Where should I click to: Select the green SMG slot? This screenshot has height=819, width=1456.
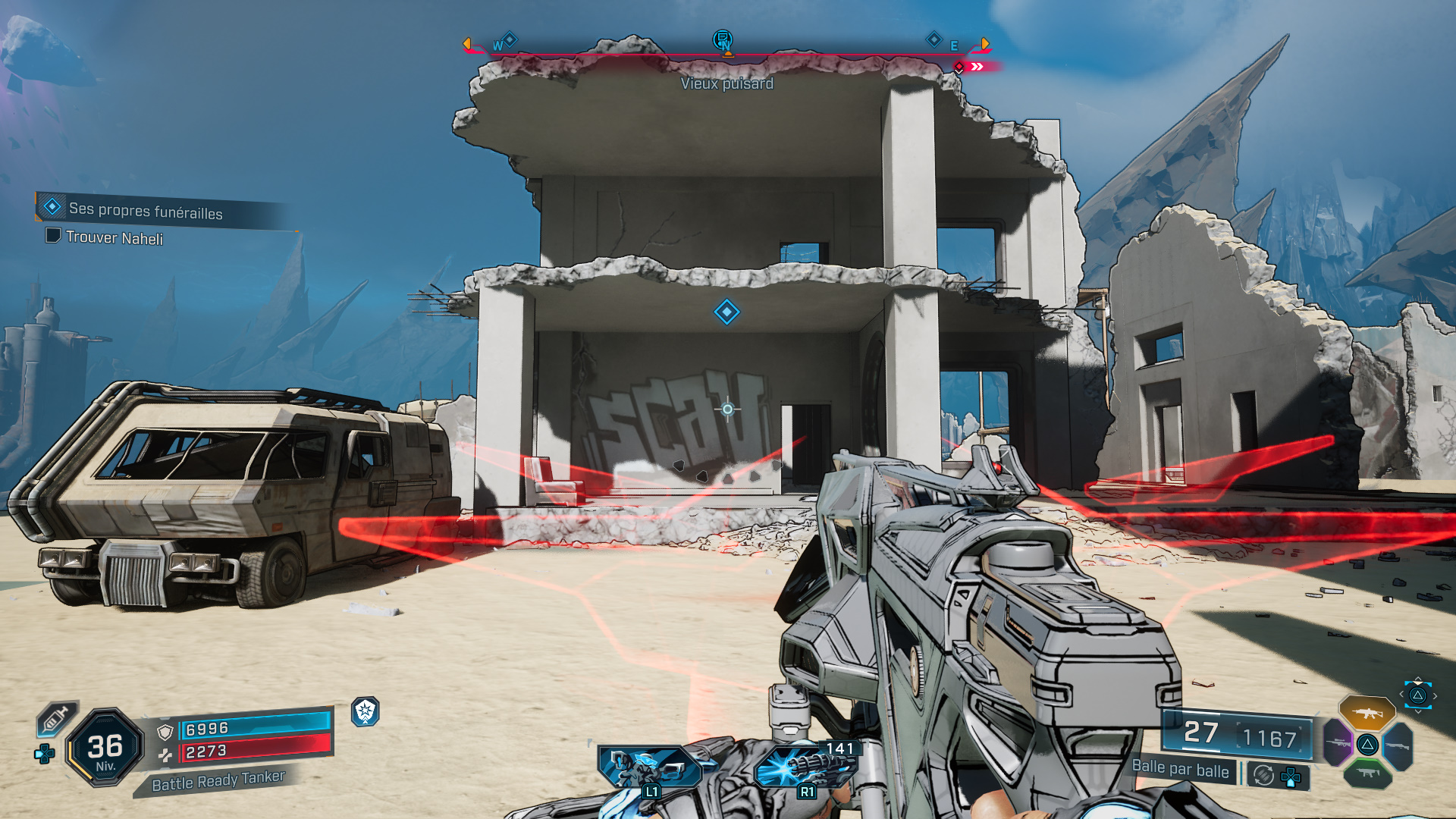(1368, 773)
